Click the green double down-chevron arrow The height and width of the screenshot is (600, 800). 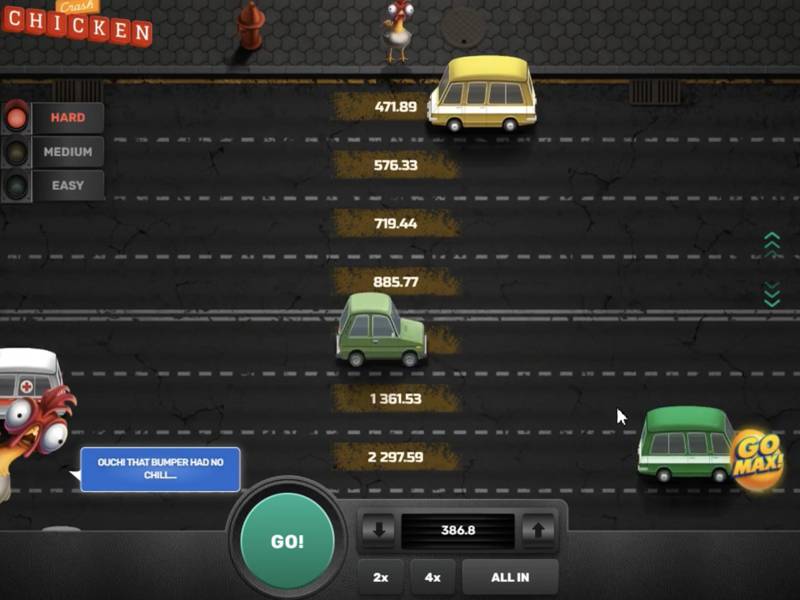point(771,294)
